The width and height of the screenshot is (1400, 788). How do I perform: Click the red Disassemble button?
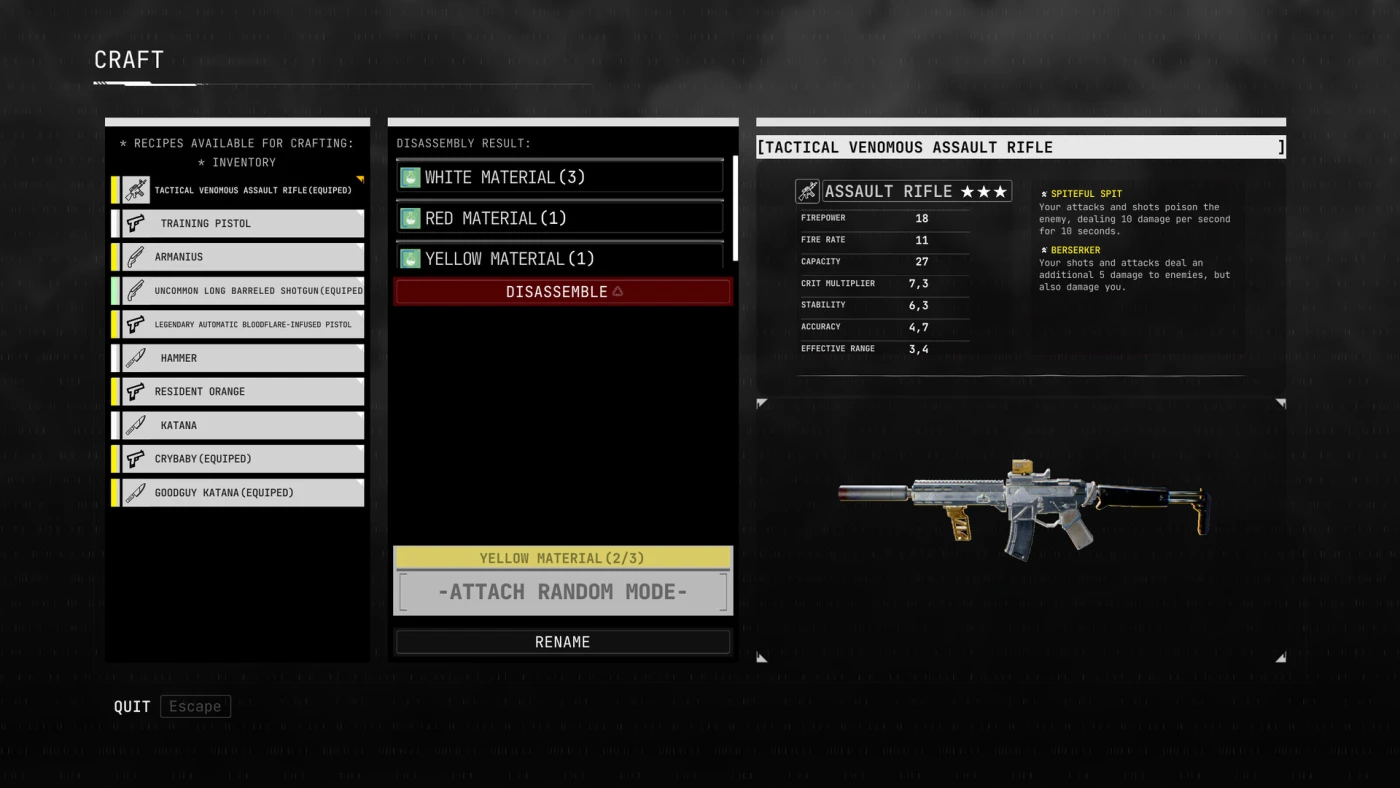click(563, 292)
